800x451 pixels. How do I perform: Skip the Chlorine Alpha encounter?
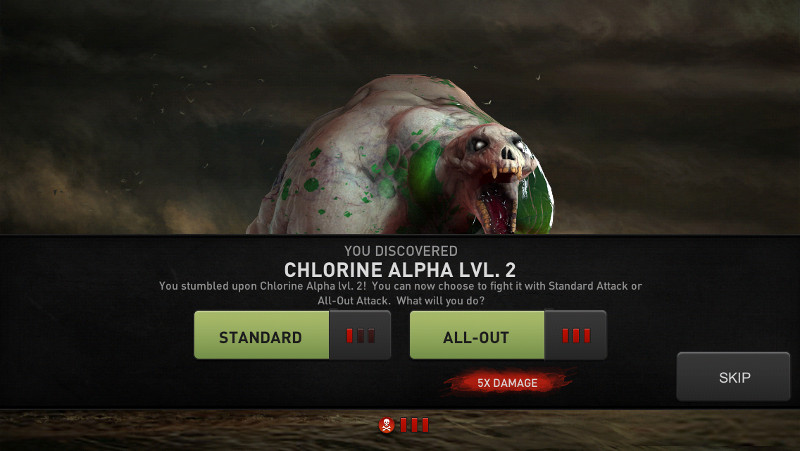[x=733, y=377]
